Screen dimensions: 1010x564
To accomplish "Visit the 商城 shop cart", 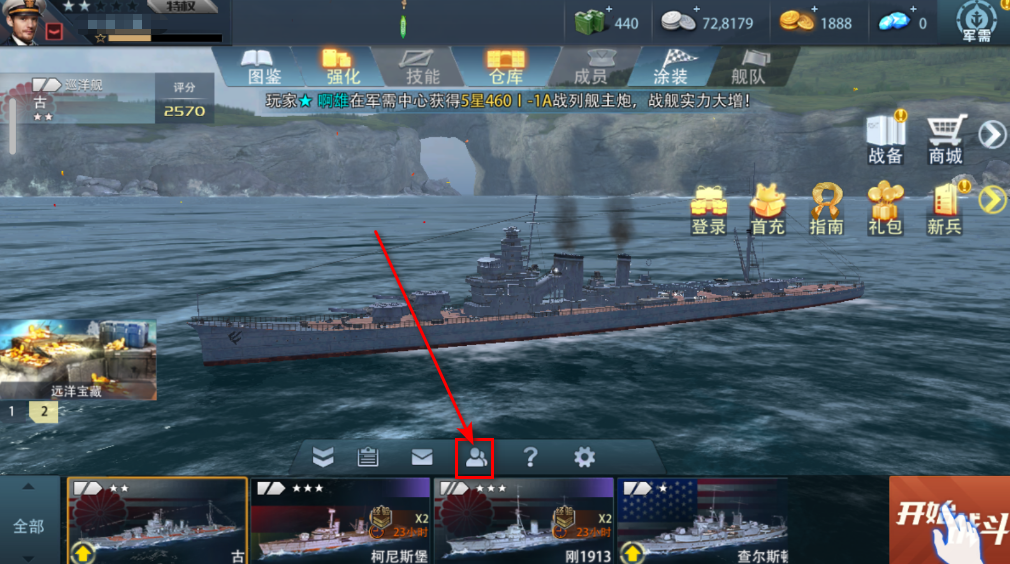I will tap(945, 138).
